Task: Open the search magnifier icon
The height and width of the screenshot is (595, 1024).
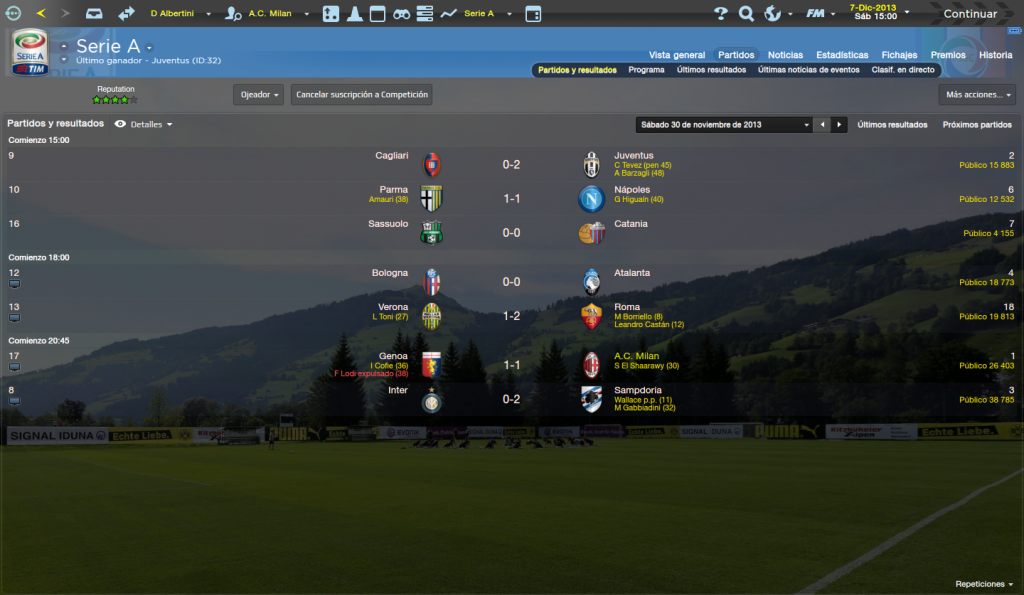Action: 746,14
